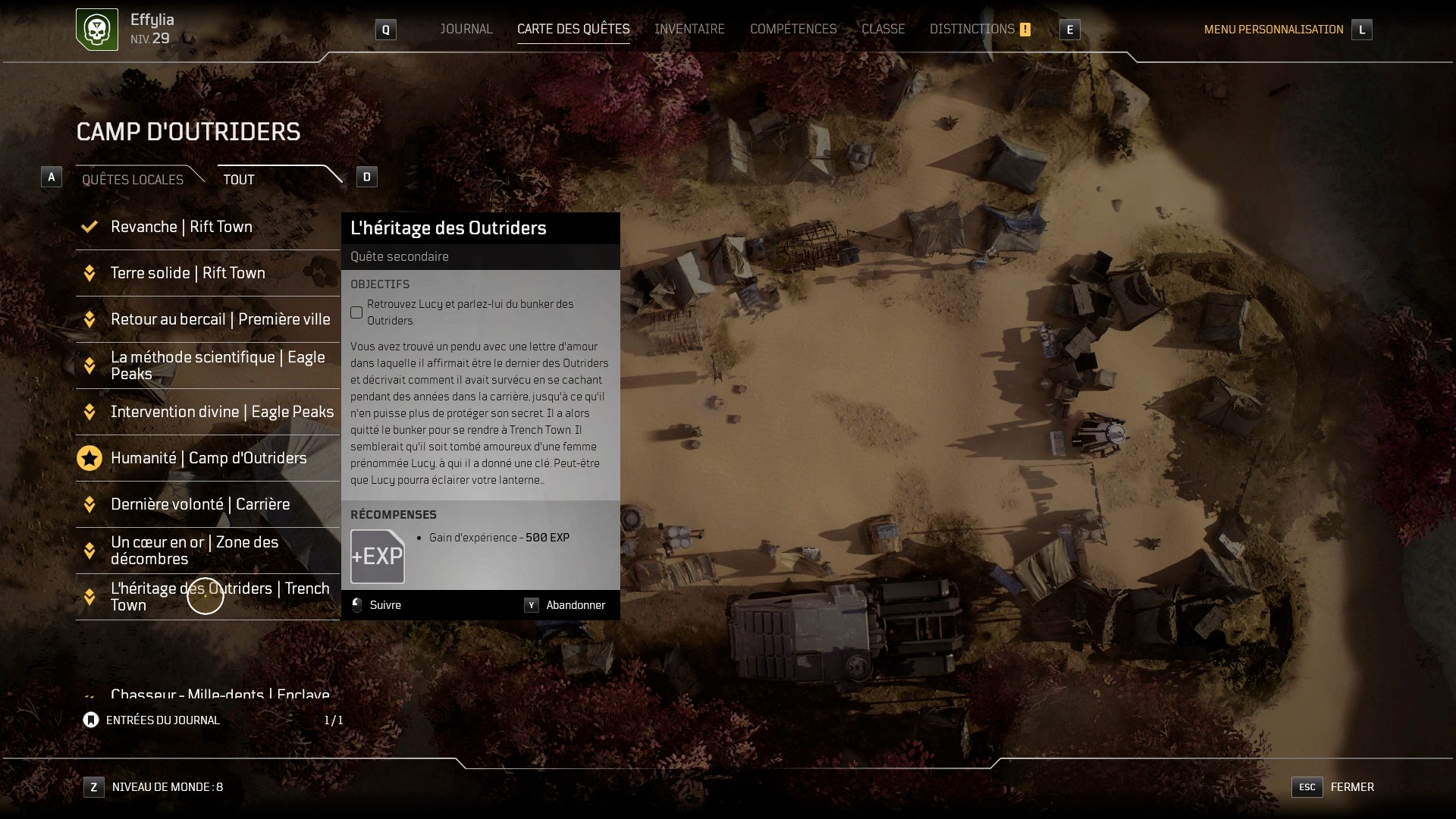Go to the Classe tab
This screenshot has width=1456, height=819.
(x=883, y=29)
